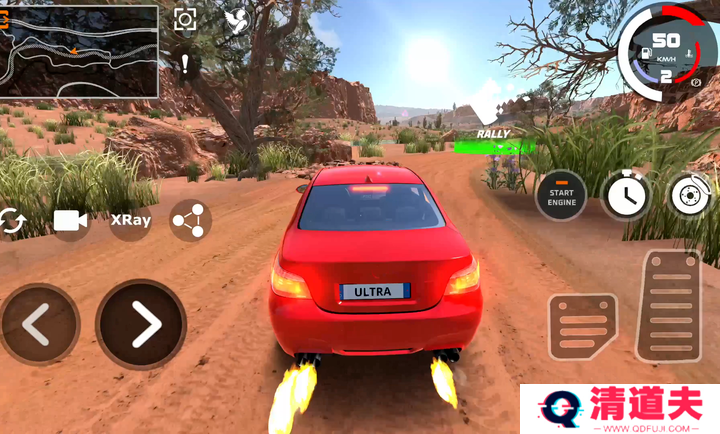The image size is (720, 434).
Task: Toggle the XRay view button
Action: pyautogui.click(x=130, y=221)
